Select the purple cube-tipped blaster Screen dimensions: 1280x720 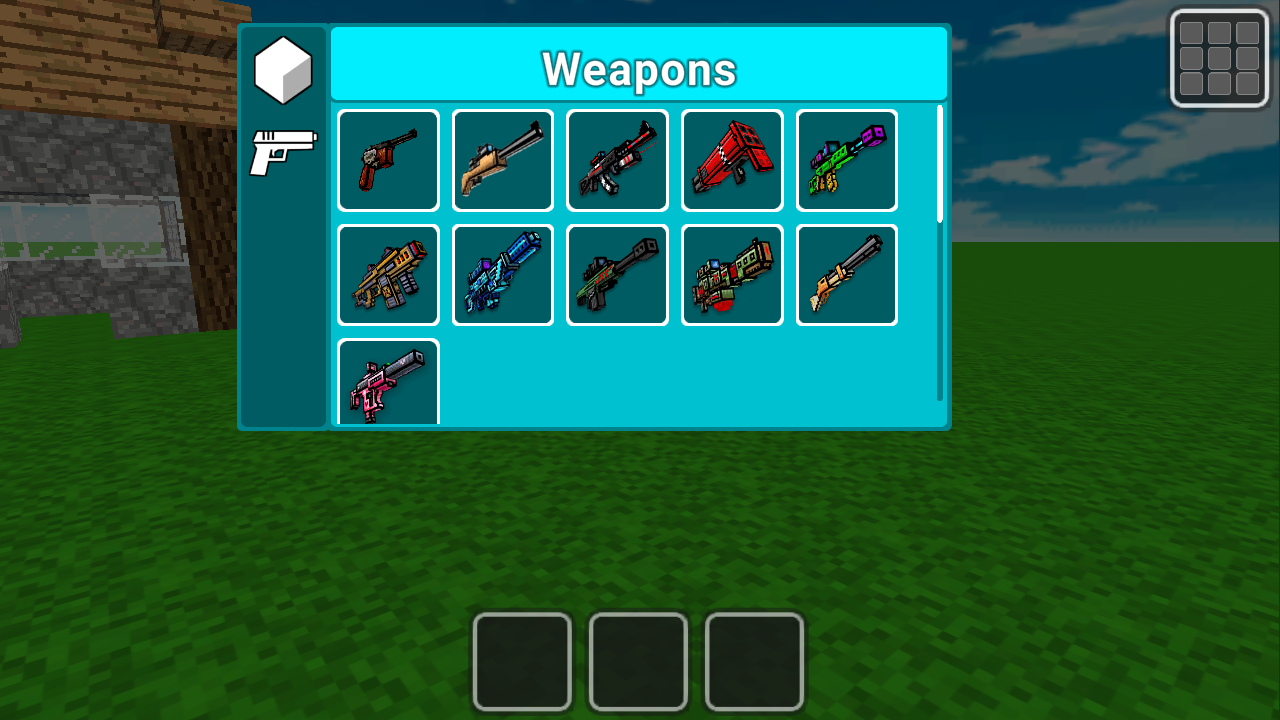click(x=846, y=160)
